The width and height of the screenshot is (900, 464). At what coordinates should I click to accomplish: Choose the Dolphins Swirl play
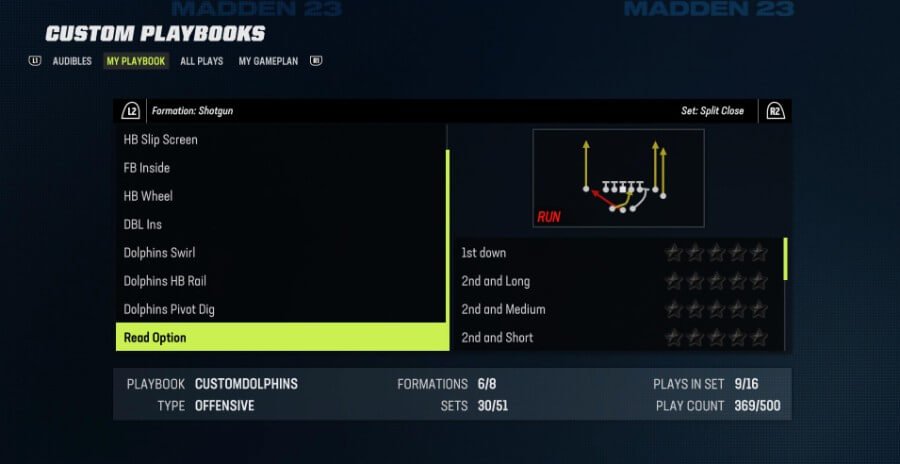[160, 253]
